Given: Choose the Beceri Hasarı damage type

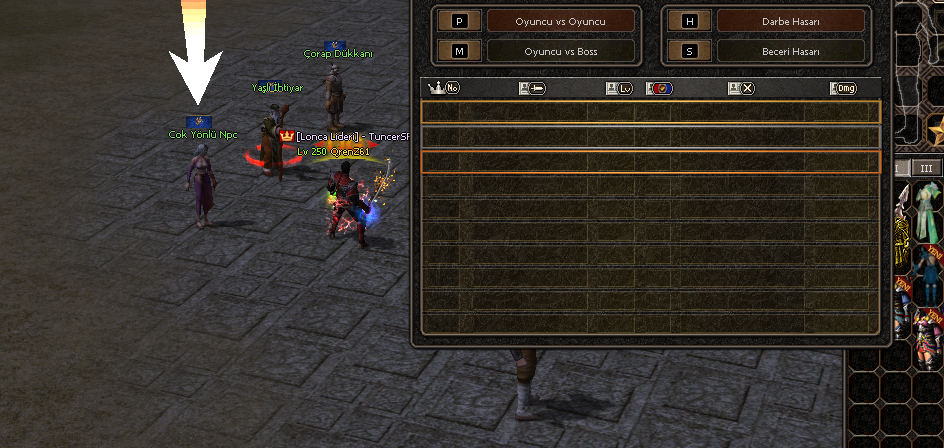Looking at the screenshot, I should pos(790,50).
